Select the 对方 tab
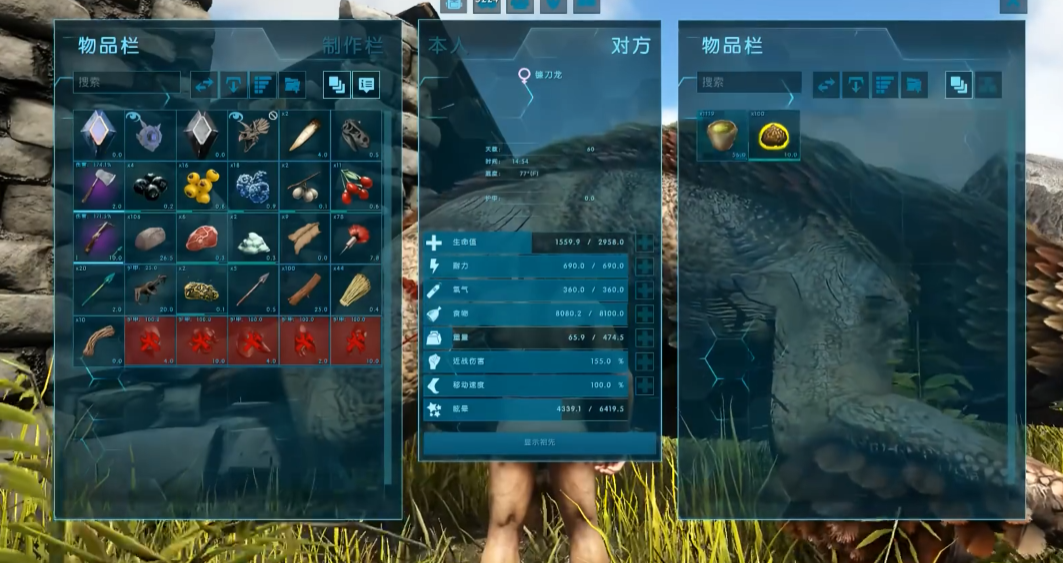Viewport: 1063px width, 563px height. 630,46
